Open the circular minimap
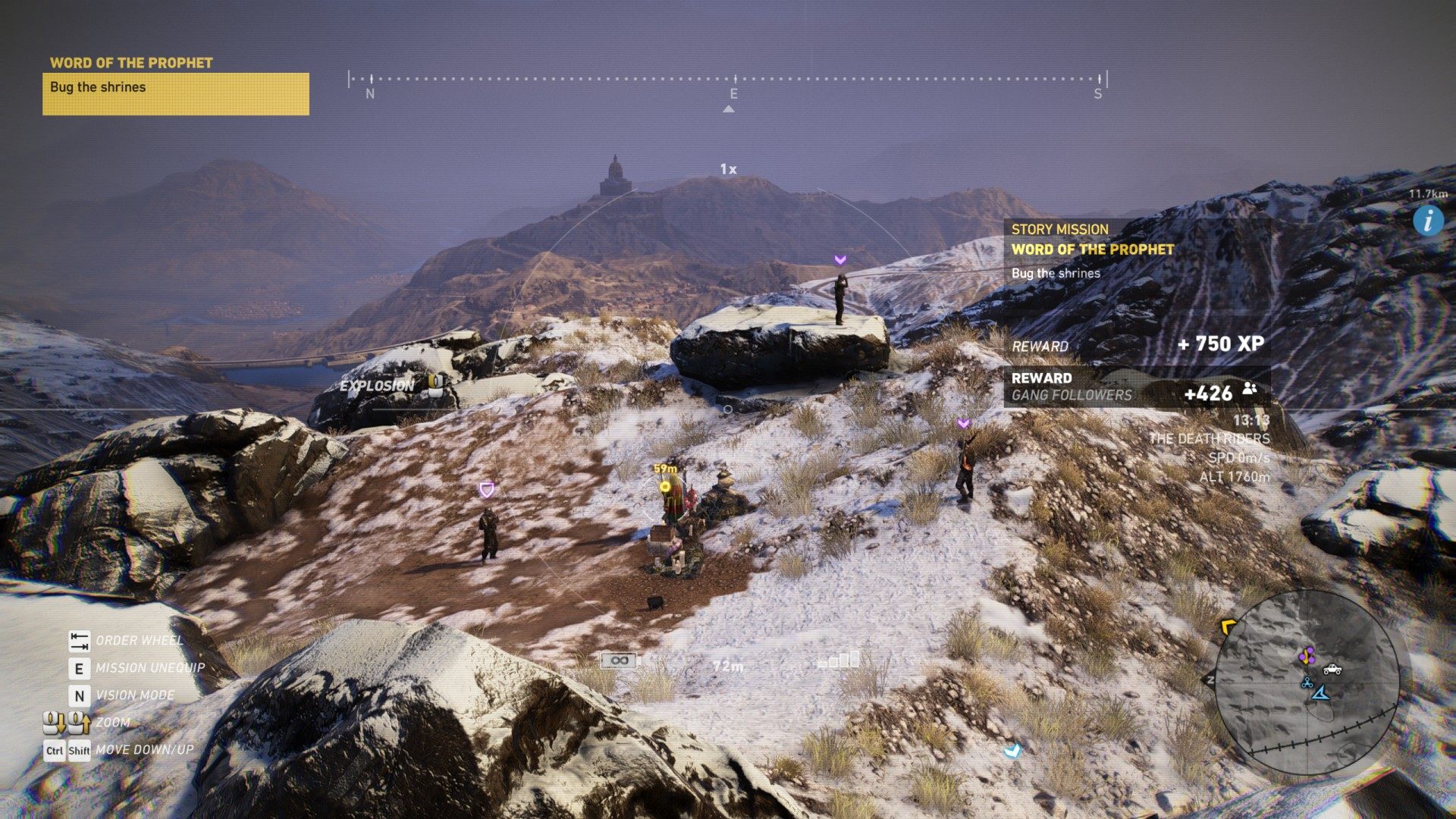 click(1306, 682)
